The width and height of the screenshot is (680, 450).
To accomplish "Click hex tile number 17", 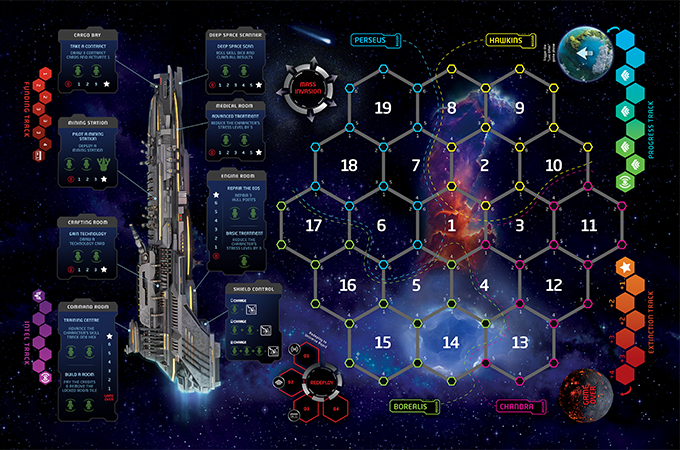I will [314, 225].
